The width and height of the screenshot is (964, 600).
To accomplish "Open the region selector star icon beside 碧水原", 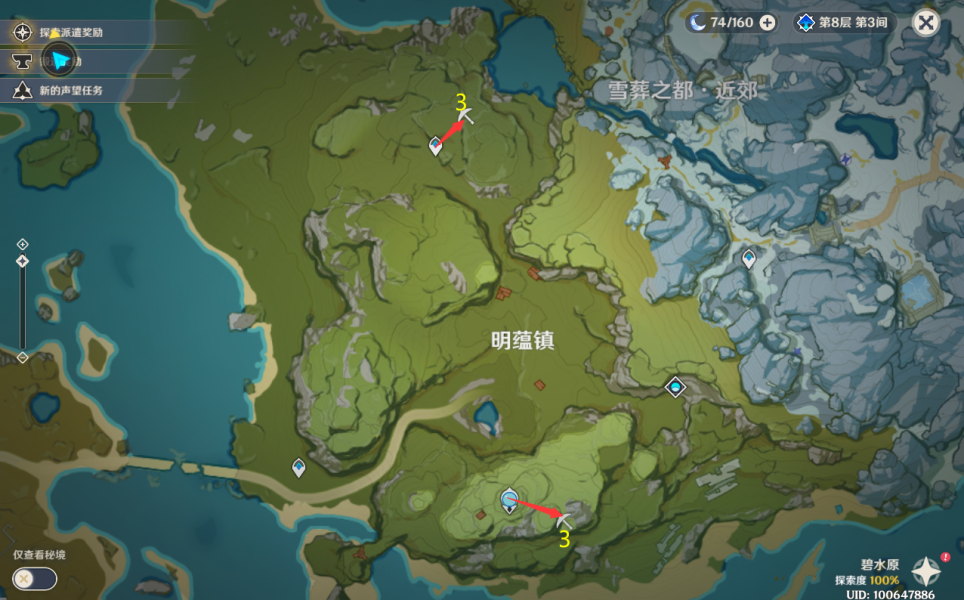I will click(926, 572).
